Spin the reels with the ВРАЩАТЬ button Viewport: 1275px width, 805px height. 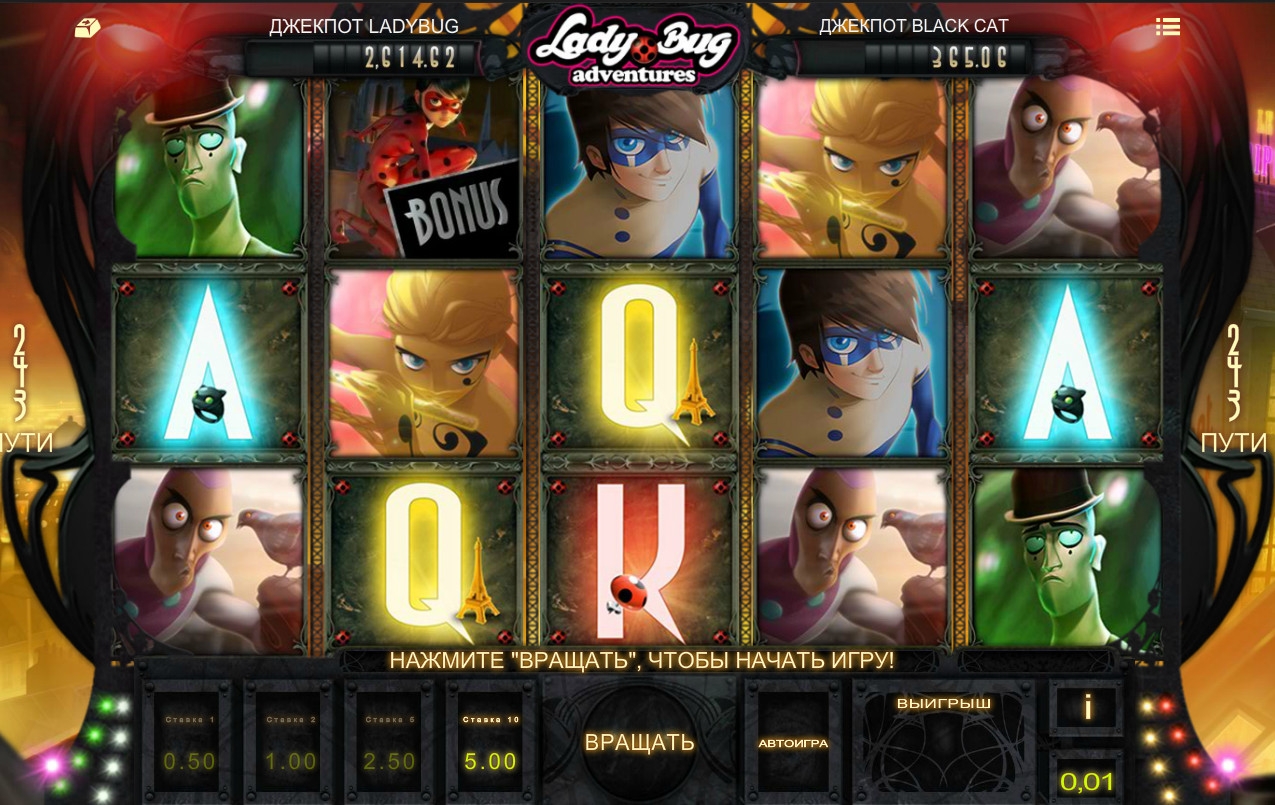click(639, 742)
